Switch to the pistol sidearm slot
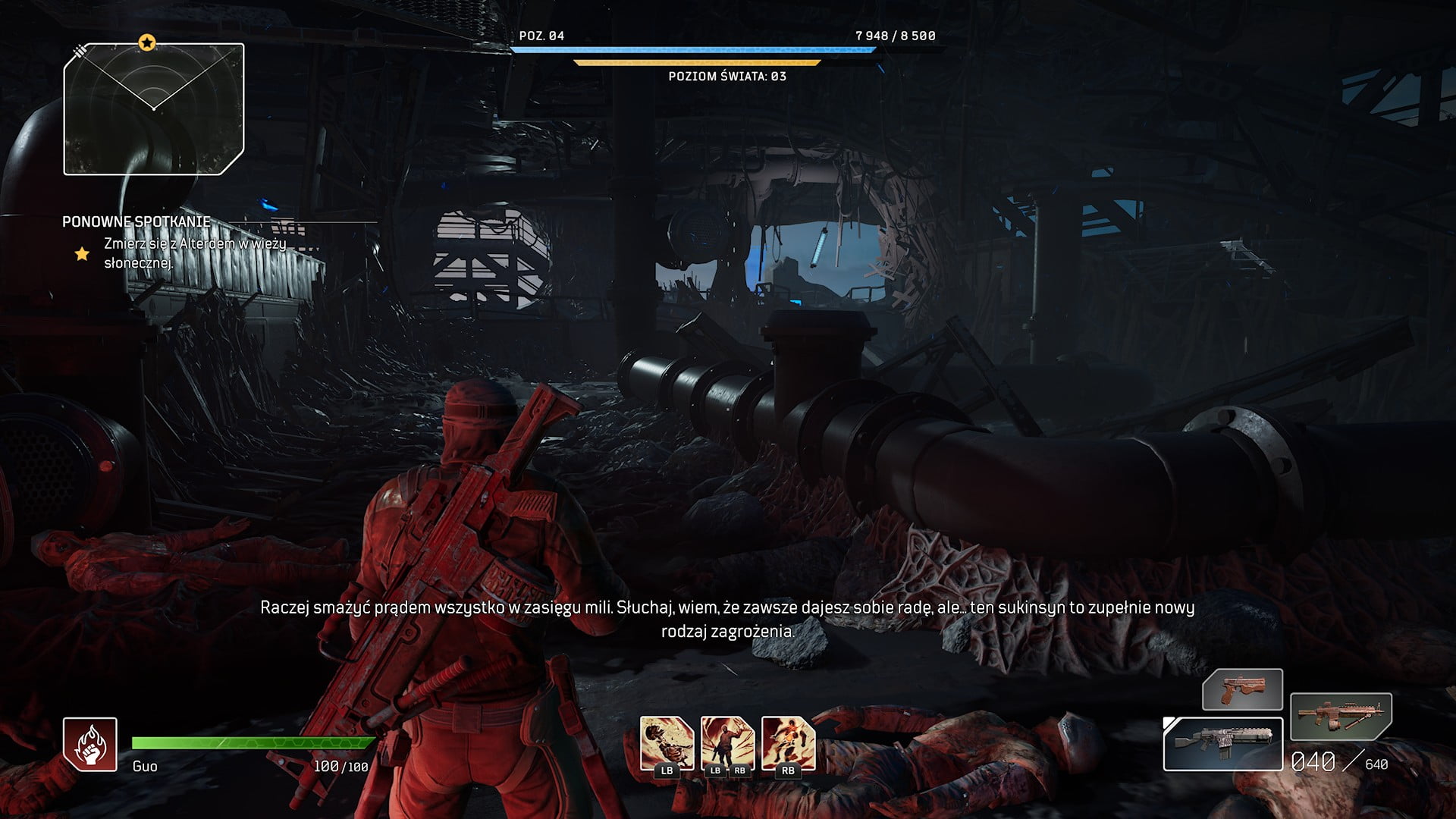 pos(1242,689)
